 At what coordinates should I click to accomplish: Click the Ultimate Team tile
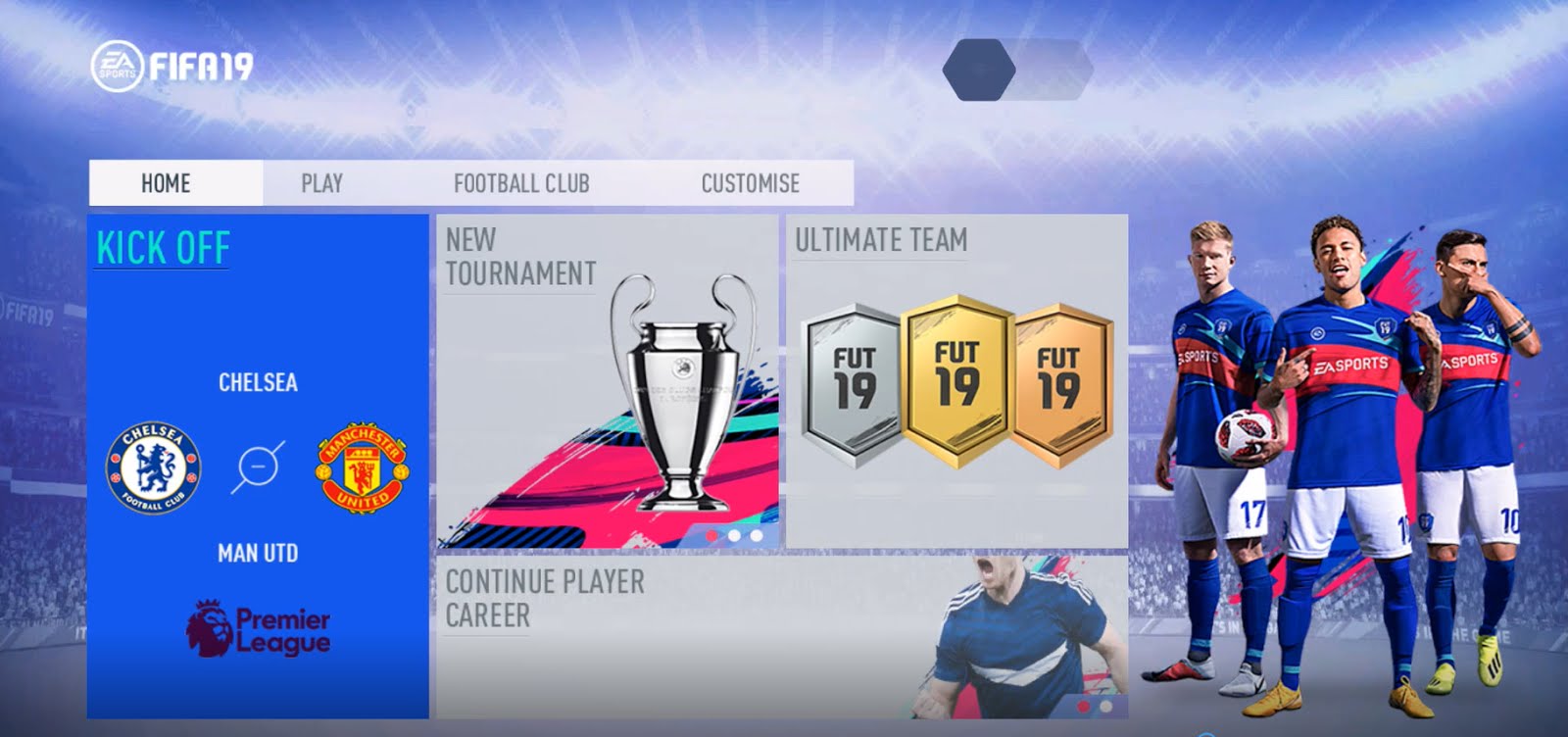click(882, 238)
